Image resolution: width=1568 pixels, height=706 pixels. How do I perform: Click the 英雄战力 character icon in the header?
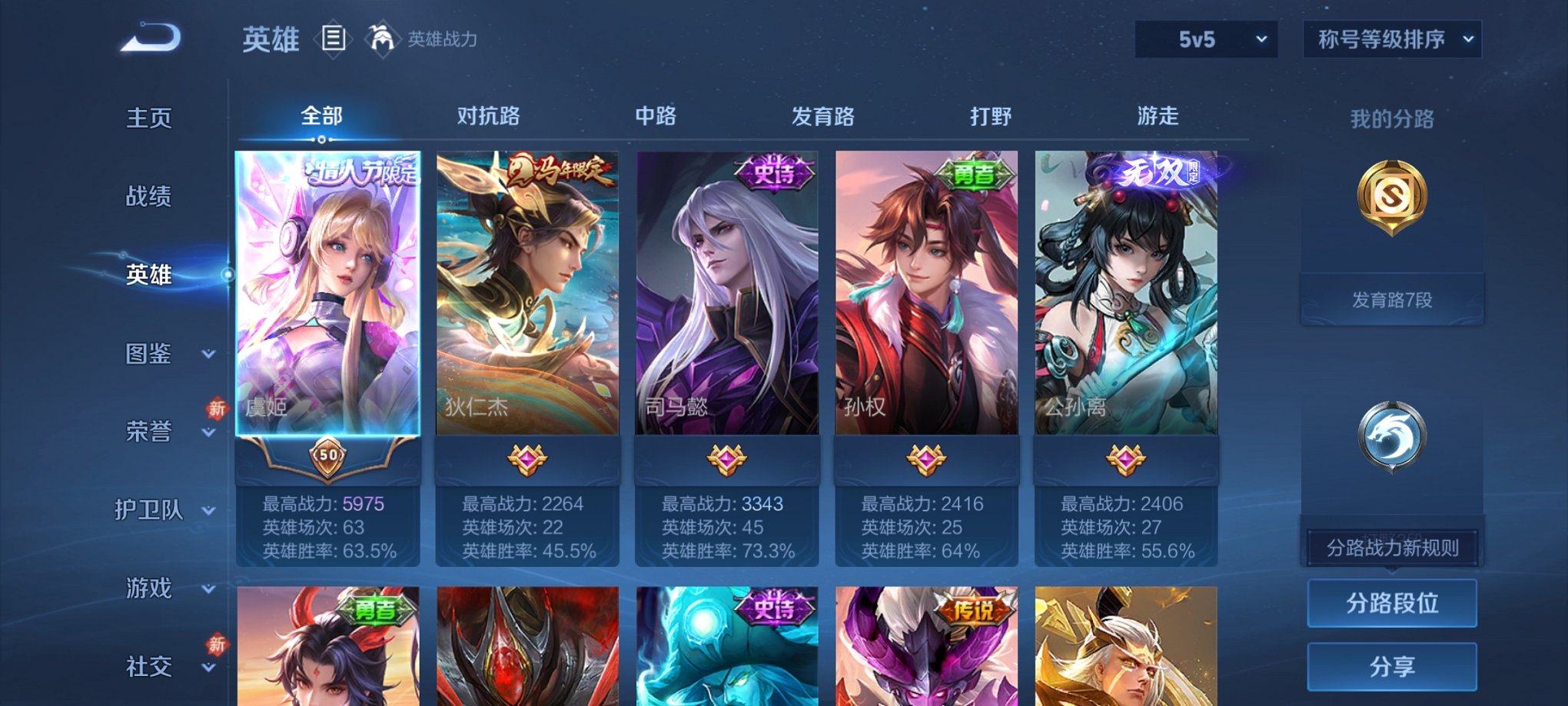pyautogui.click(x=382, y=38)
